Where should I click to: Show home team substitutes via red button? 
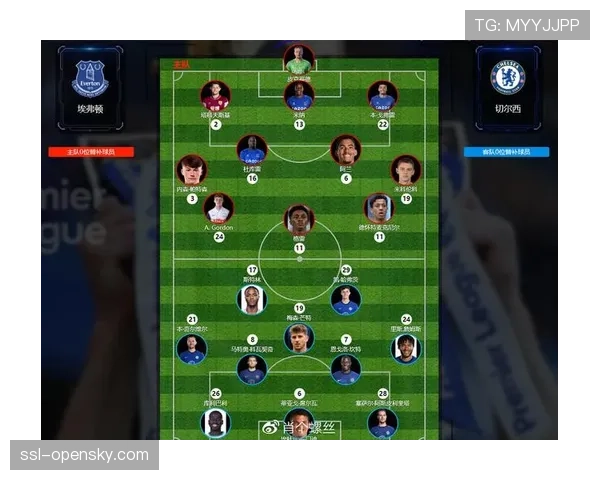91,152
